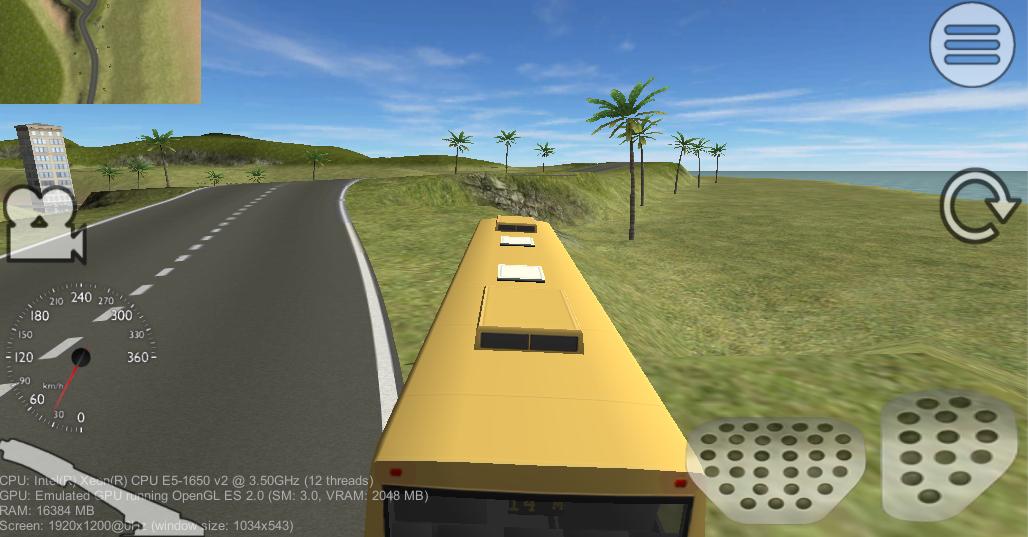Reset the vehicle with the circular arrow

pyautogui.click(x=980, y=207)
